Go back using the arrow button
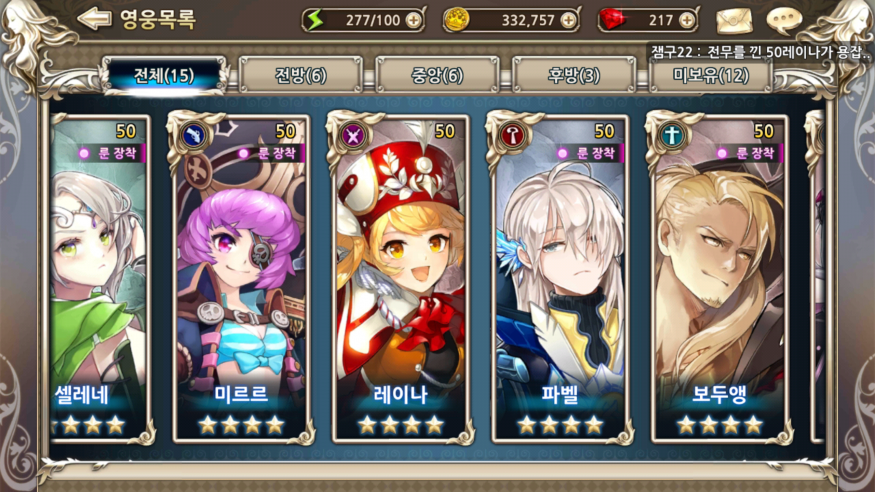 [94, 18]
